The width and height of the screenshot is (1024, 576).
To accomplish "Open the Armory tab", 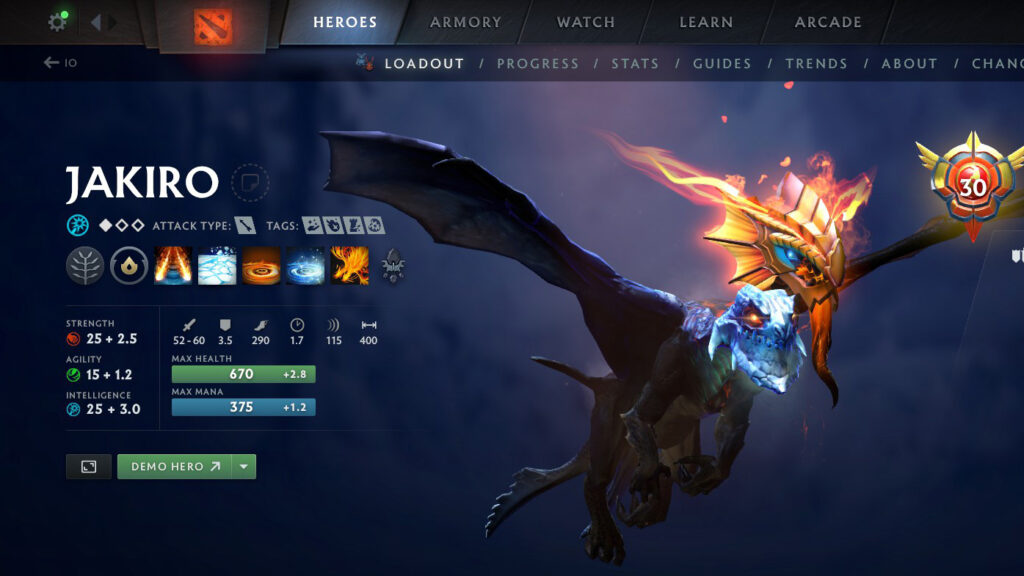I will click(466, 22).
